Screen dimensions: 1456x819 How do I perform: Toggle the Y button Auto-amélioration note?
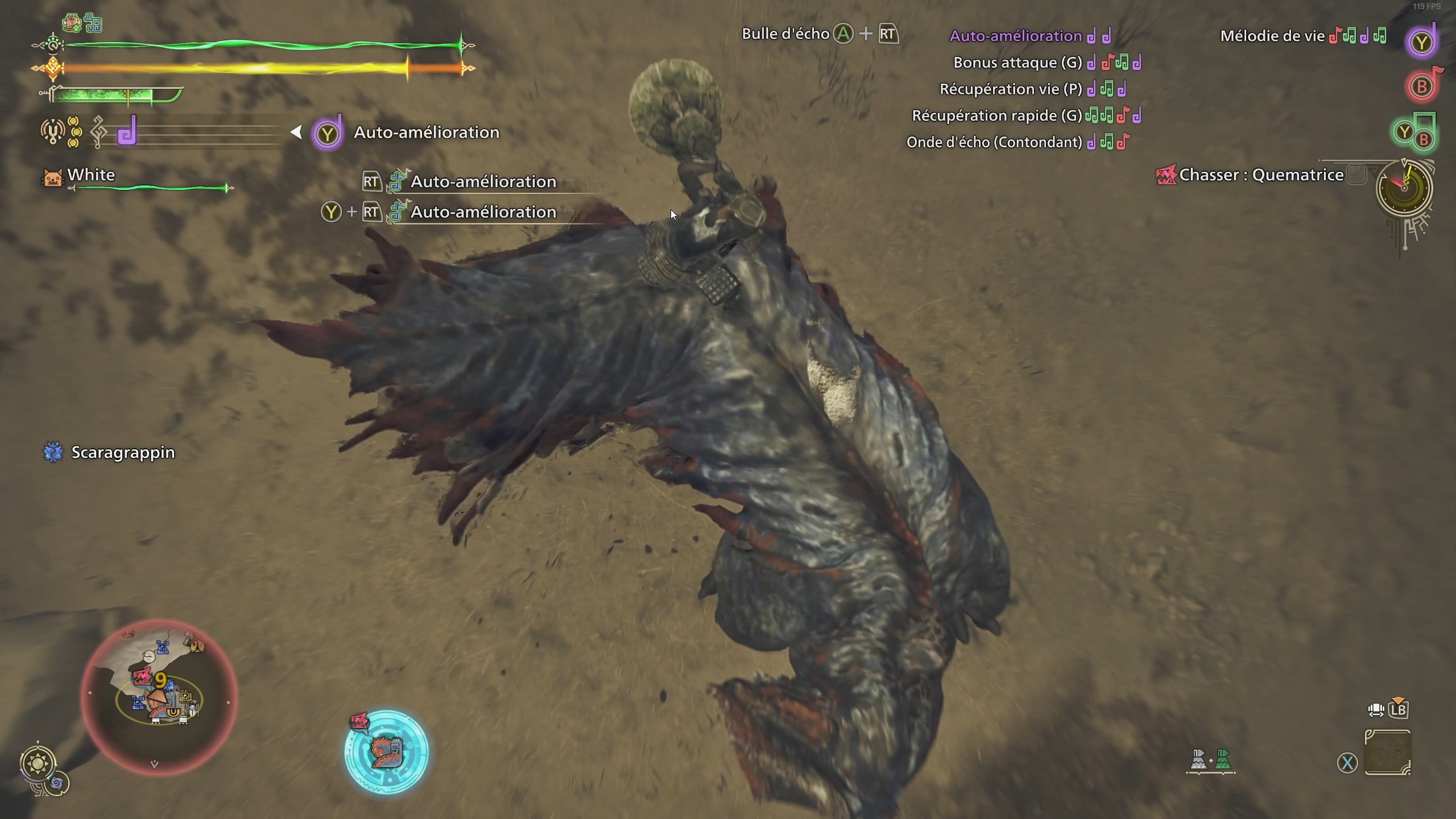(1421, 40)
